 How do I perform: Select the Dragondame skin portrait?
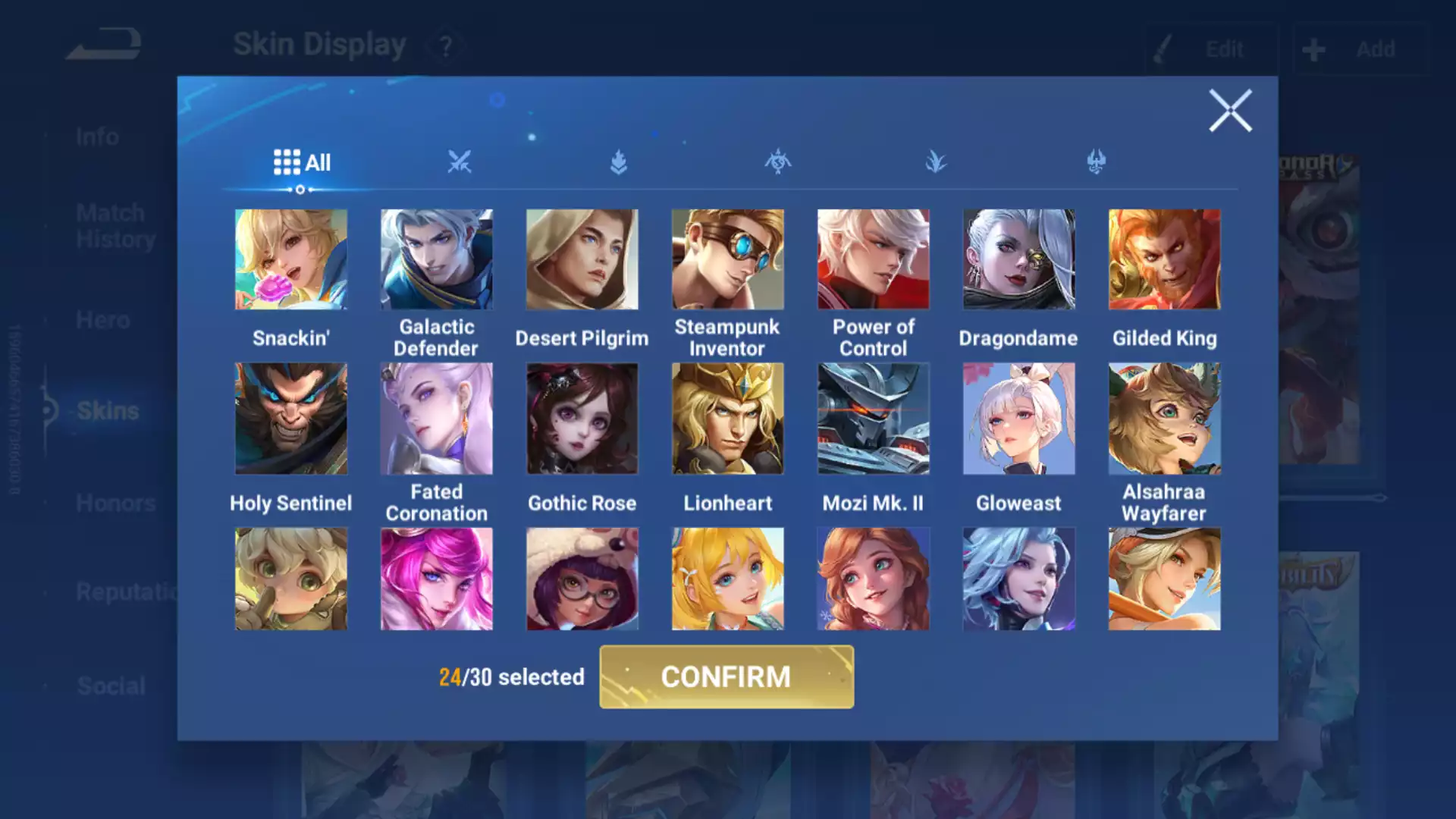click(1019, 259)
